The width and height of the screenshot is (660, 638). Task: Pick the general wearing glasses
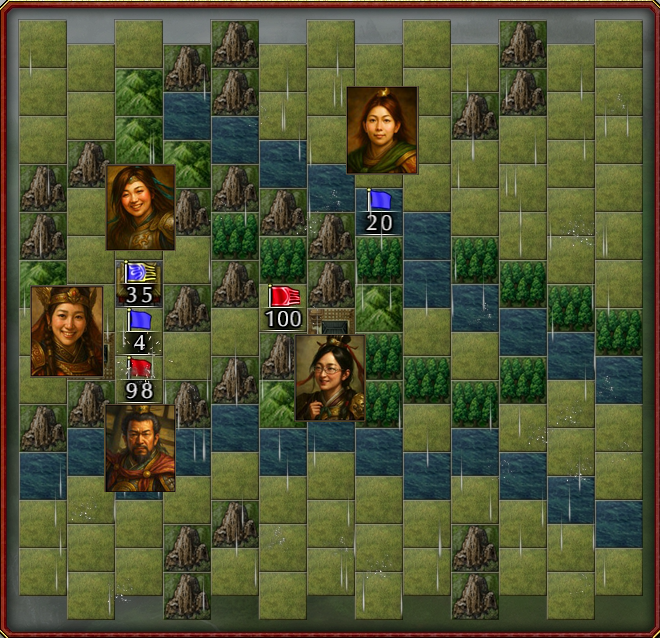[x=330, y=377]
